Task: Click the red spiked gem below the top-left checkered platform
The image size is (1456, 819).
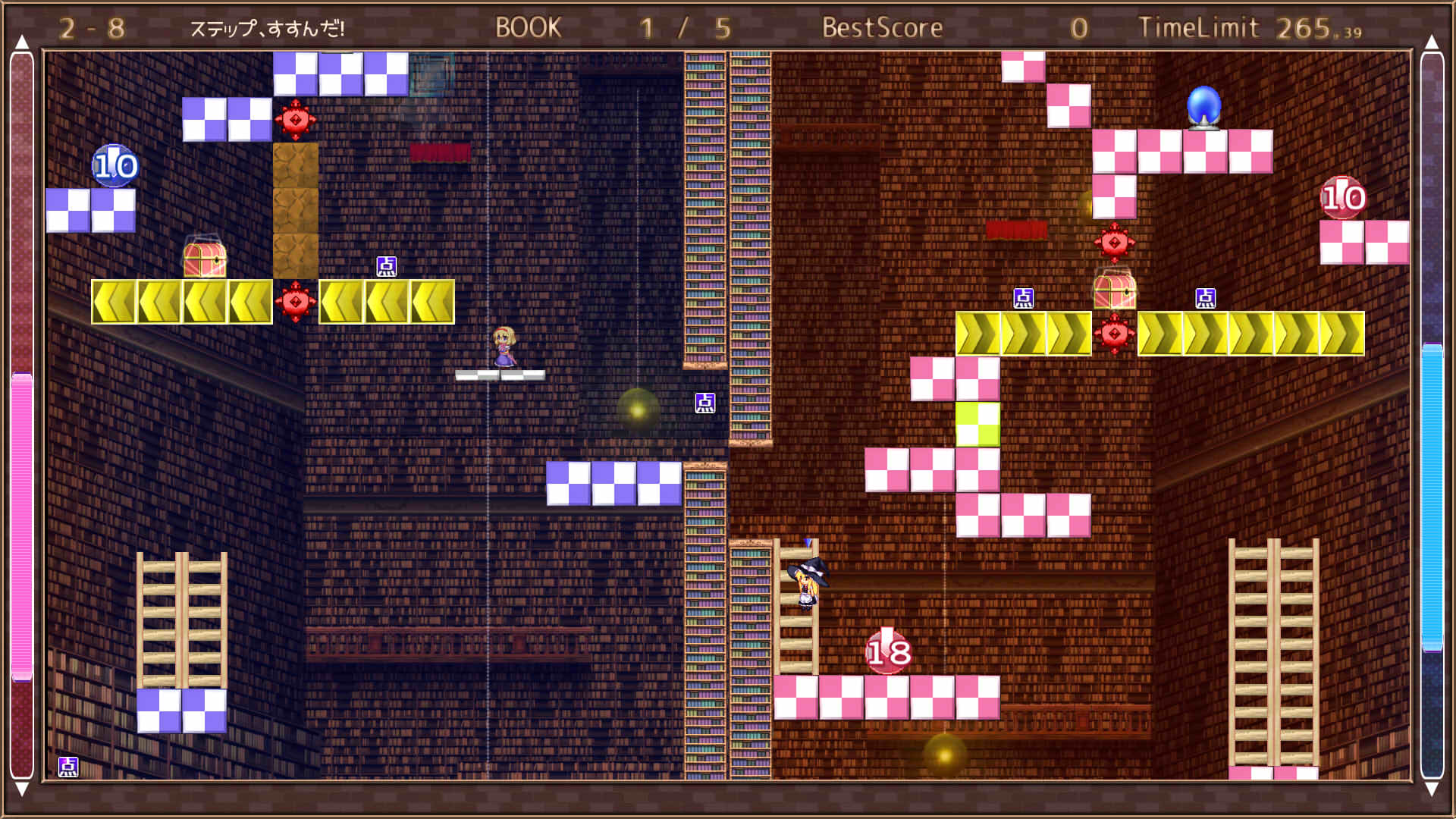Action: (296, 119)
